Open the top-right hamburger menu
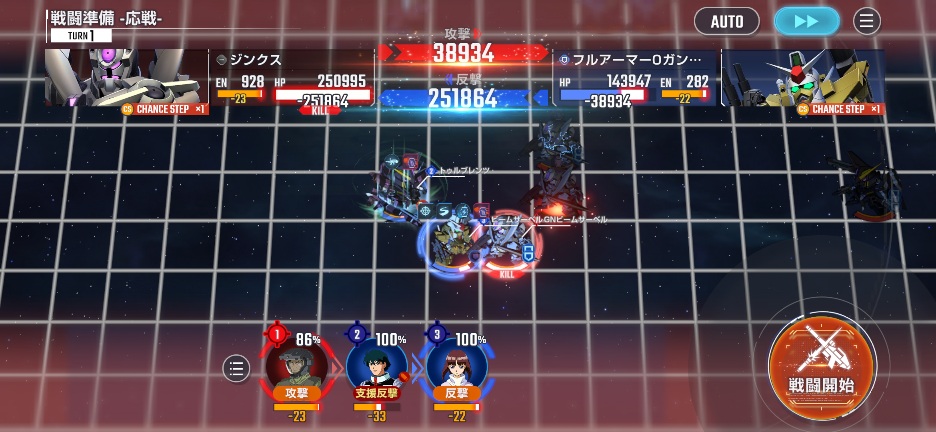Image resolution: width=936 pixels, height=432 pixels. tap(867, 21)
